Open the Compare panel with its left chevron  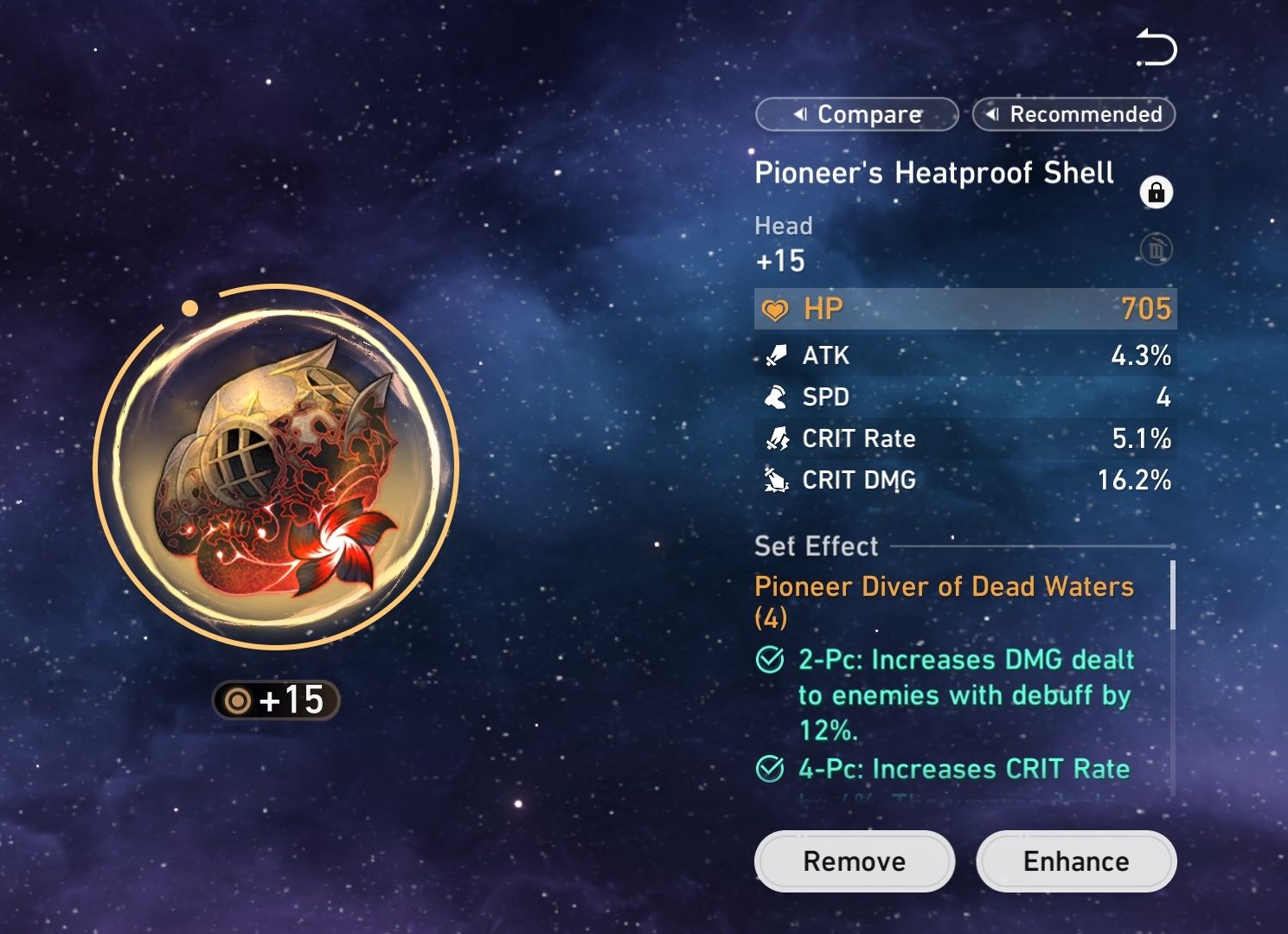coord(800,114)
